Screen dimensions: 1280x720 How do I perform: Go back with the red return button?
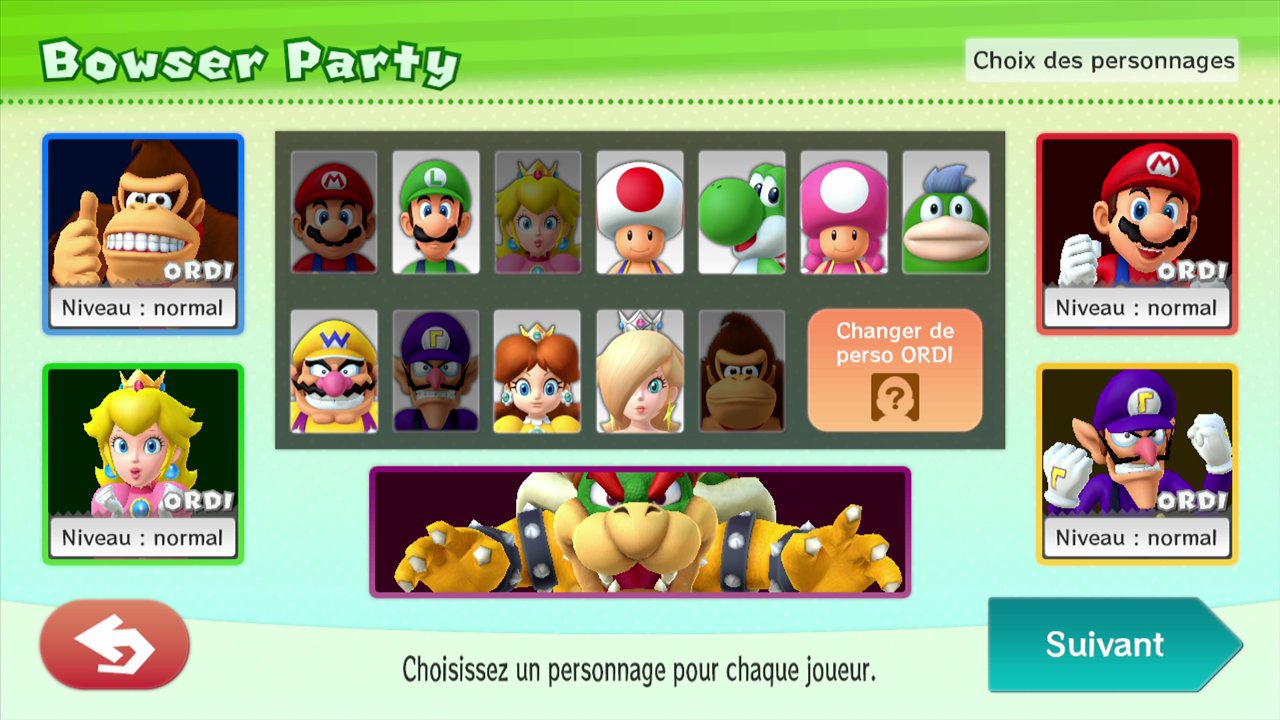pos(115,644)
